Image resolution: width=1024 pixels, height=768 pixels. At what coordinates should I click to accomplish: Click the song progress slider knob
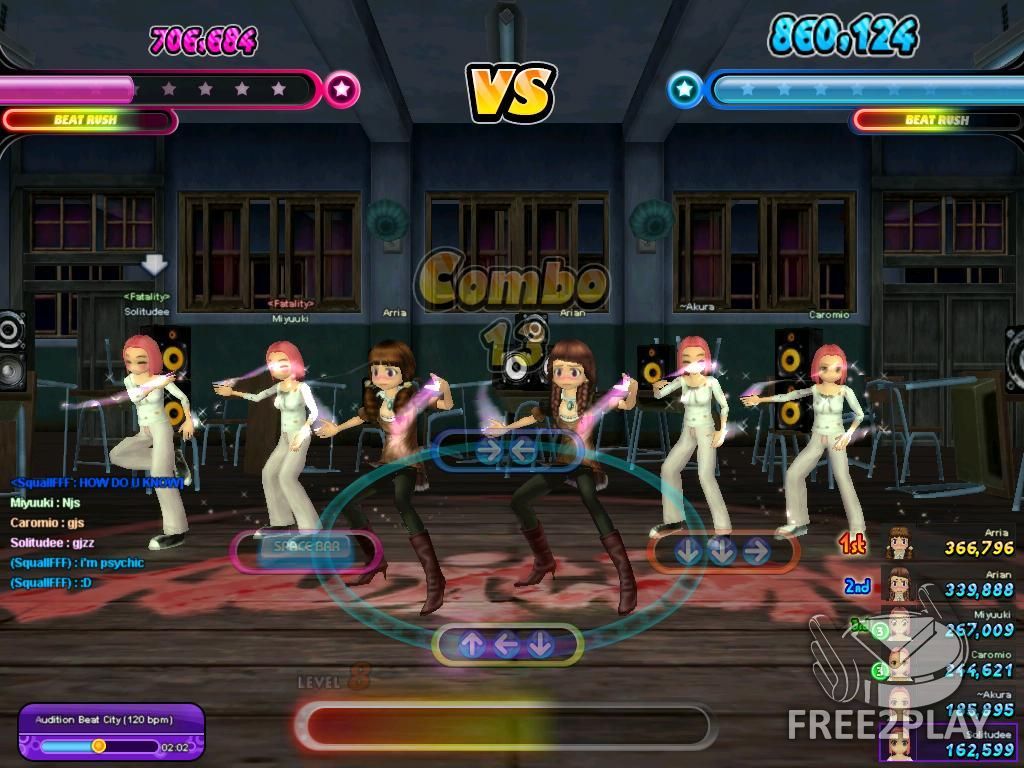tap(98, 746)
